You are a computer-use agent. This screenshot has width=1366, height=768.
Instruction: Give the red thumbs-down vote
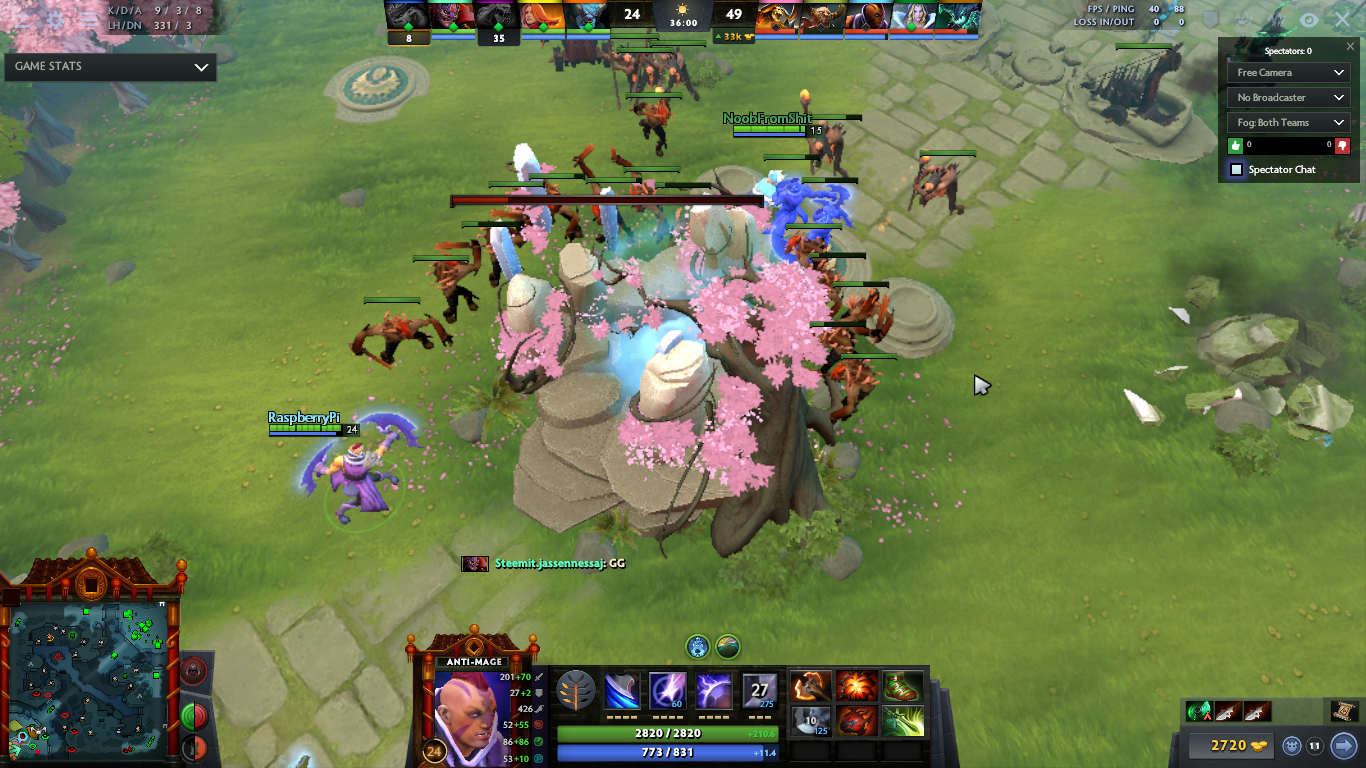point(1342,145)
